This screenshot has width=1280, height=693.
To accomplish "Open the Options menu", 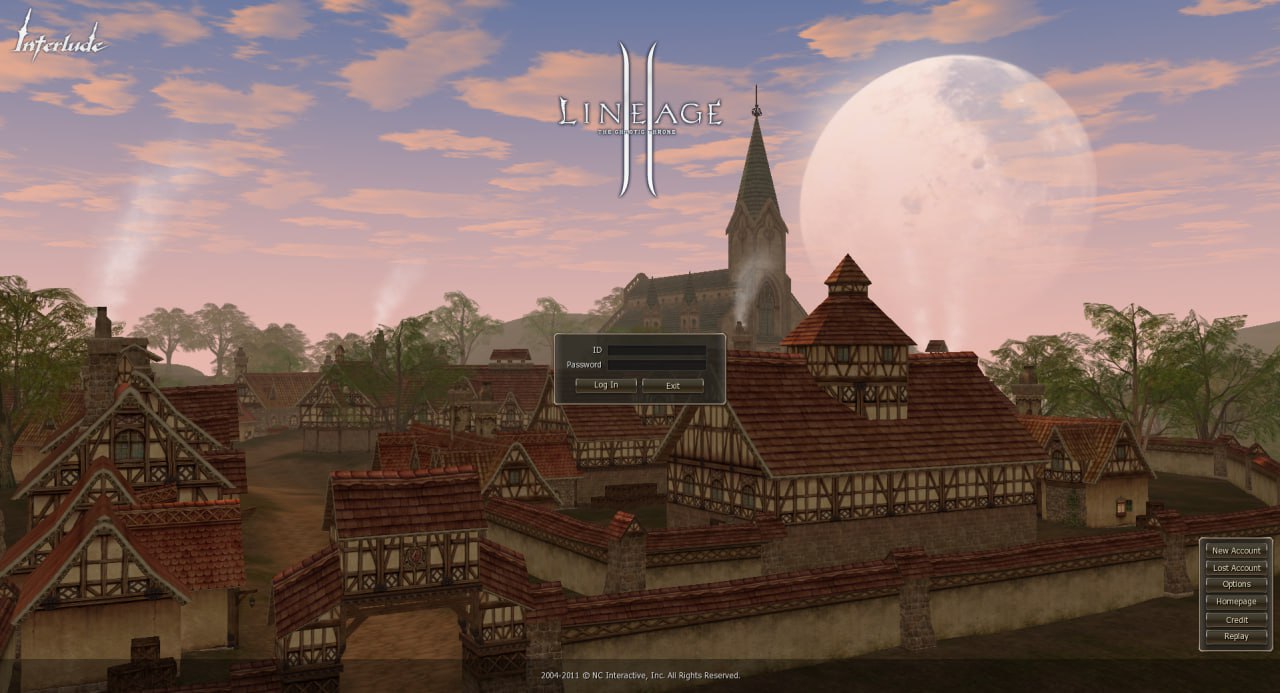I will coord(1236,585).
